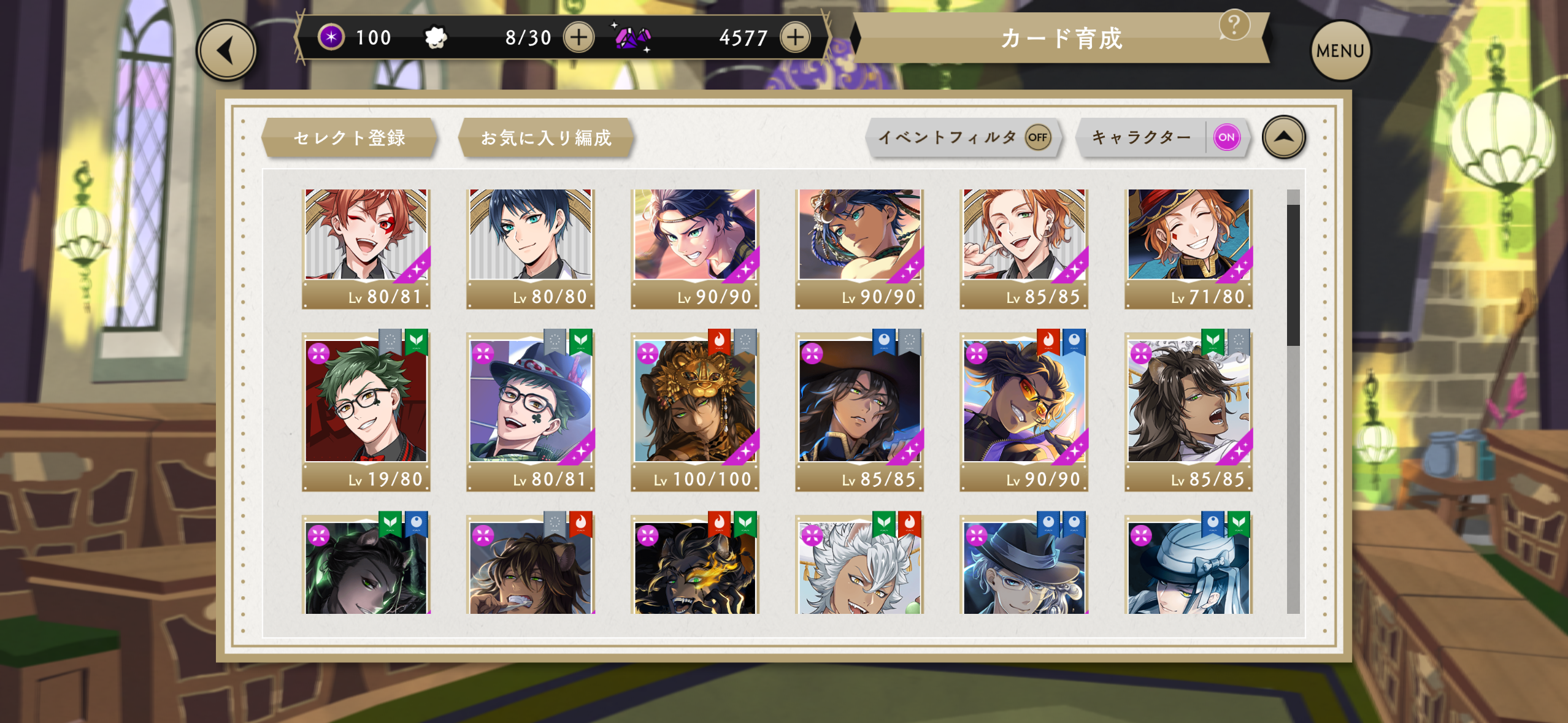Pick the orange-glasses grinning card Lv 90/90
This screenshot has height=723, width=1568.
pyautogui.click(x=1024, y=411)
